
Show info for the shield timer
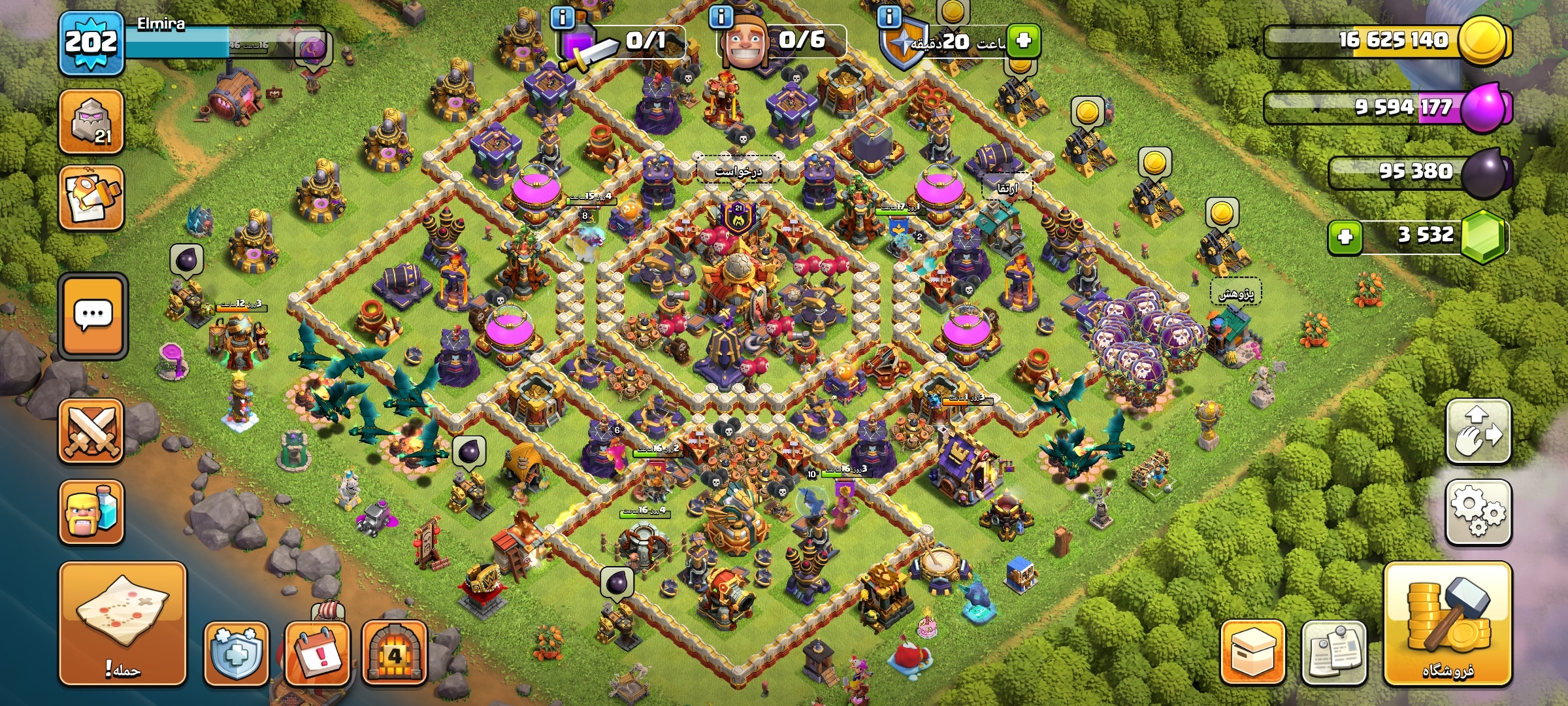(x=889, y=17)
